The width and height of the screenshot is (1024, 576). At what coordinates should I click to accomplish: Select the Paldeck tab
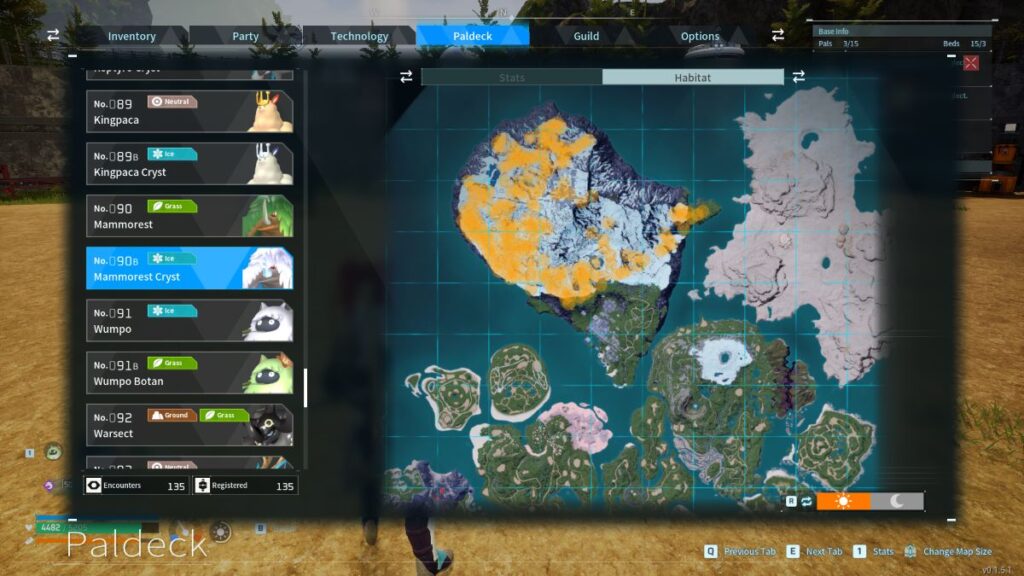point(472,36)
